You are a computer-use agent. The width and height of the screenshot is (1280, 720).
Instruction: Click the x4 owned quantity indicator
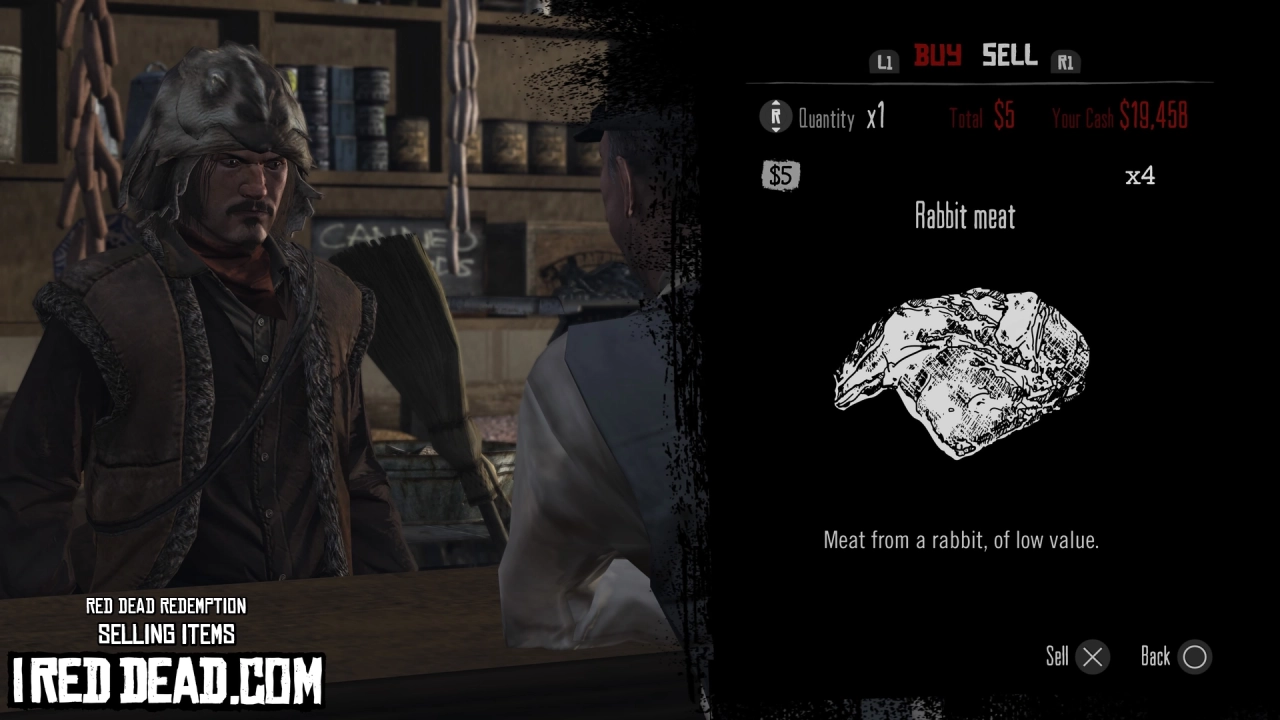coord(1141,176)
